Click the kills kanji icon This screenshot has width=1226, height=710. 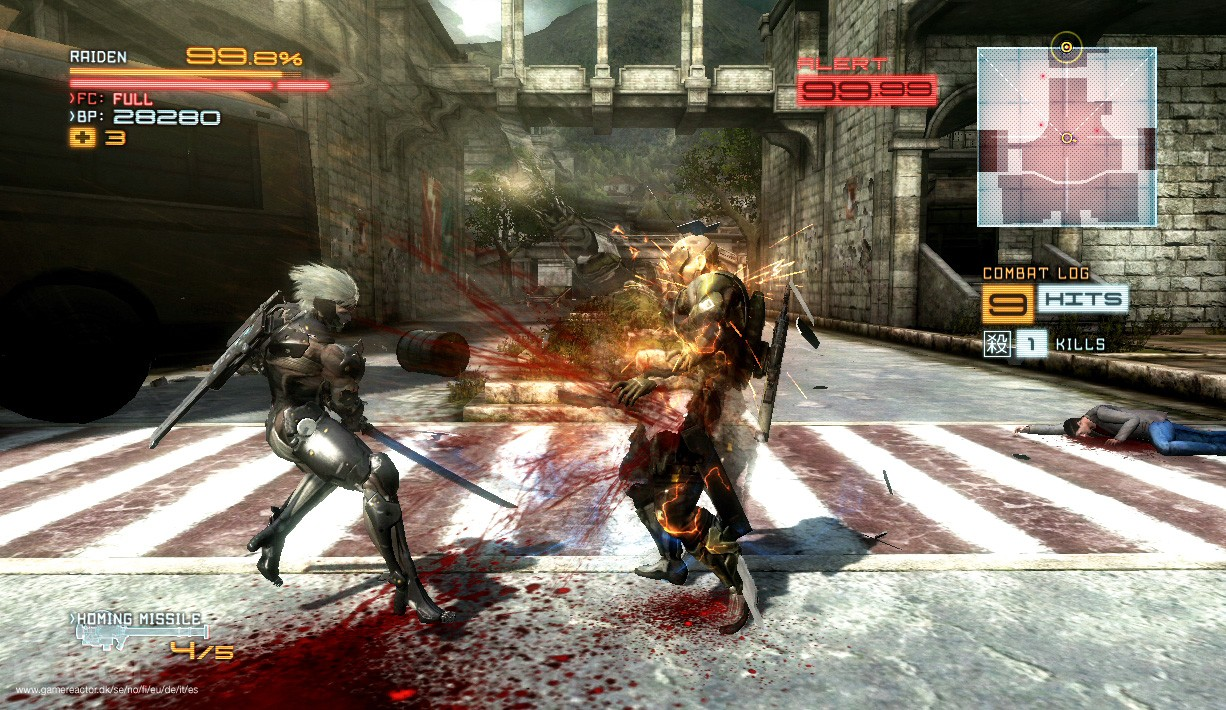pos(996,344)
